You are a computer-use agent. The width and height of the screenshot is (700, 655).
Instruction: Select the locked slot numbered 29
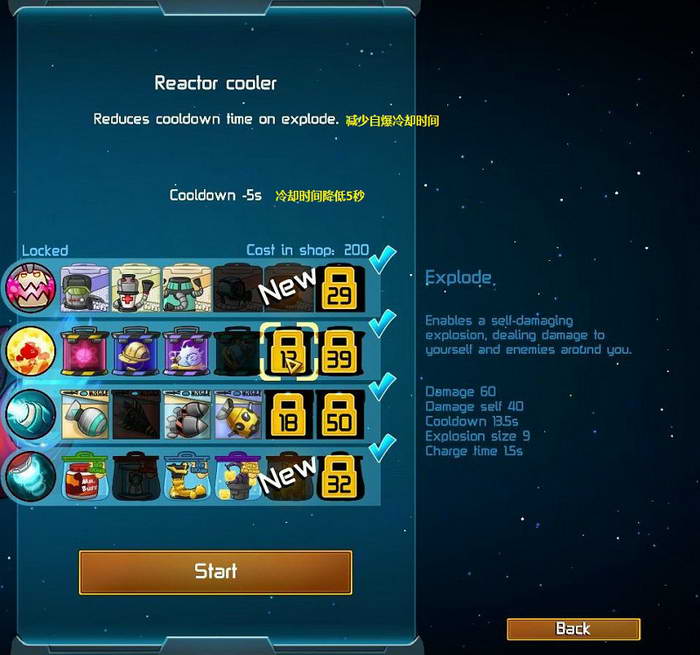point(340,288)
